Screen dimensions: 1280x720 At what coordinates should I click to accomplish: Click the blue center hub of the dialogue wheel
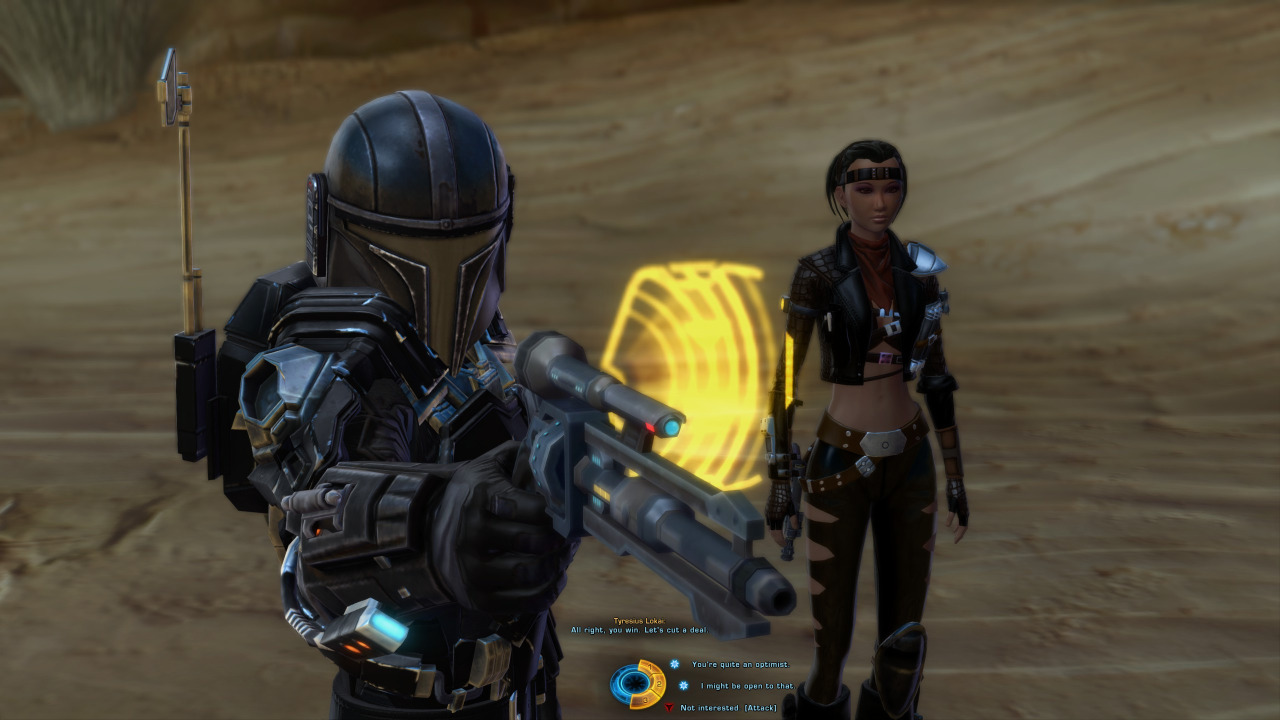click(635, 683)
